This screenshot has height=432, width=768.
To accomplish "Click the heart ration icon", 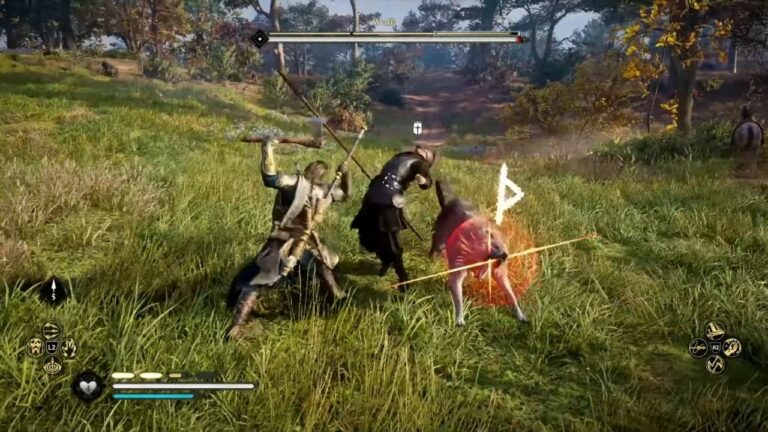I will click(88, 385).
